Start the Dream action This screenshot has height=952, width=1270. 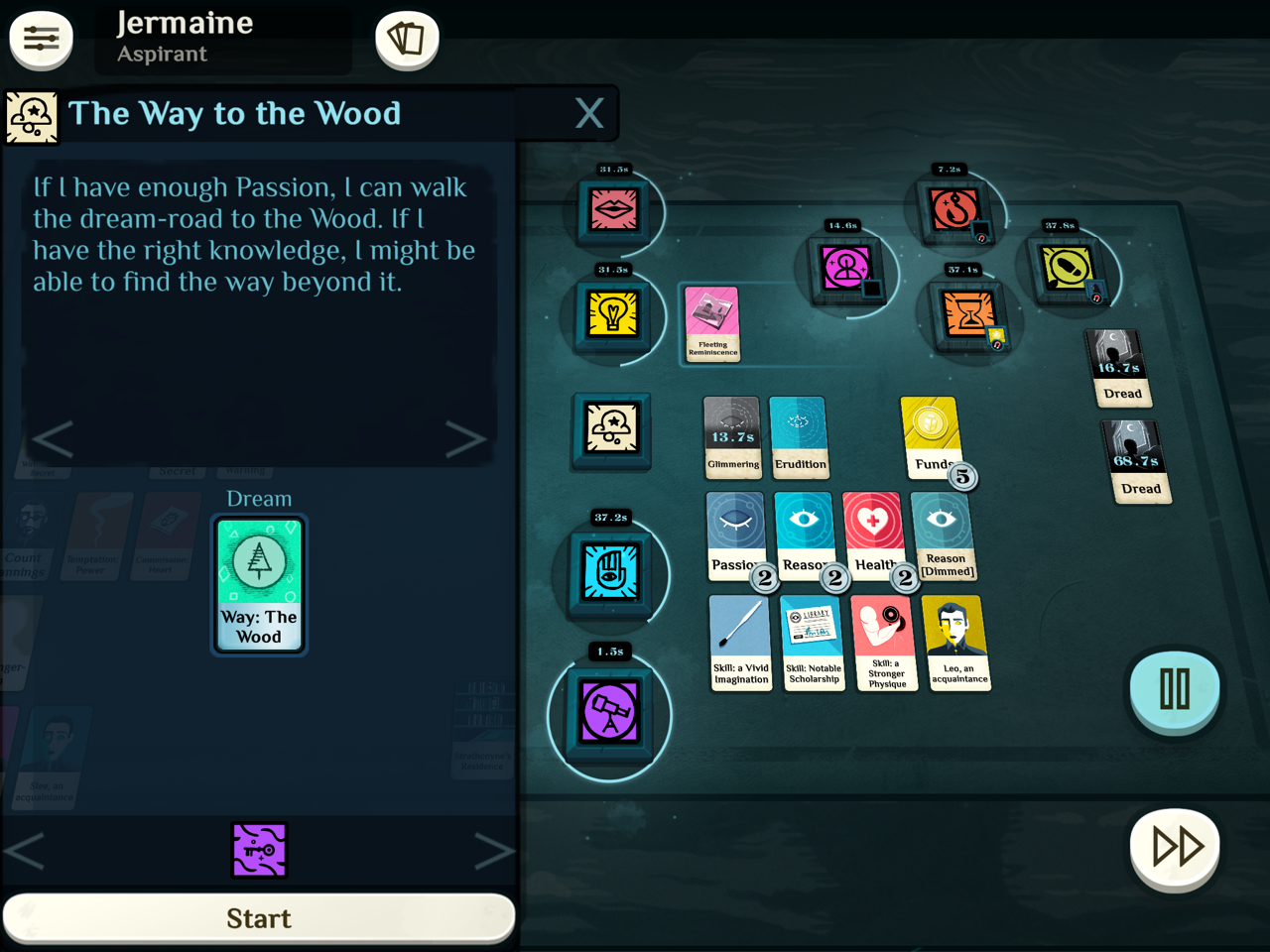click(x=259, y=918)
